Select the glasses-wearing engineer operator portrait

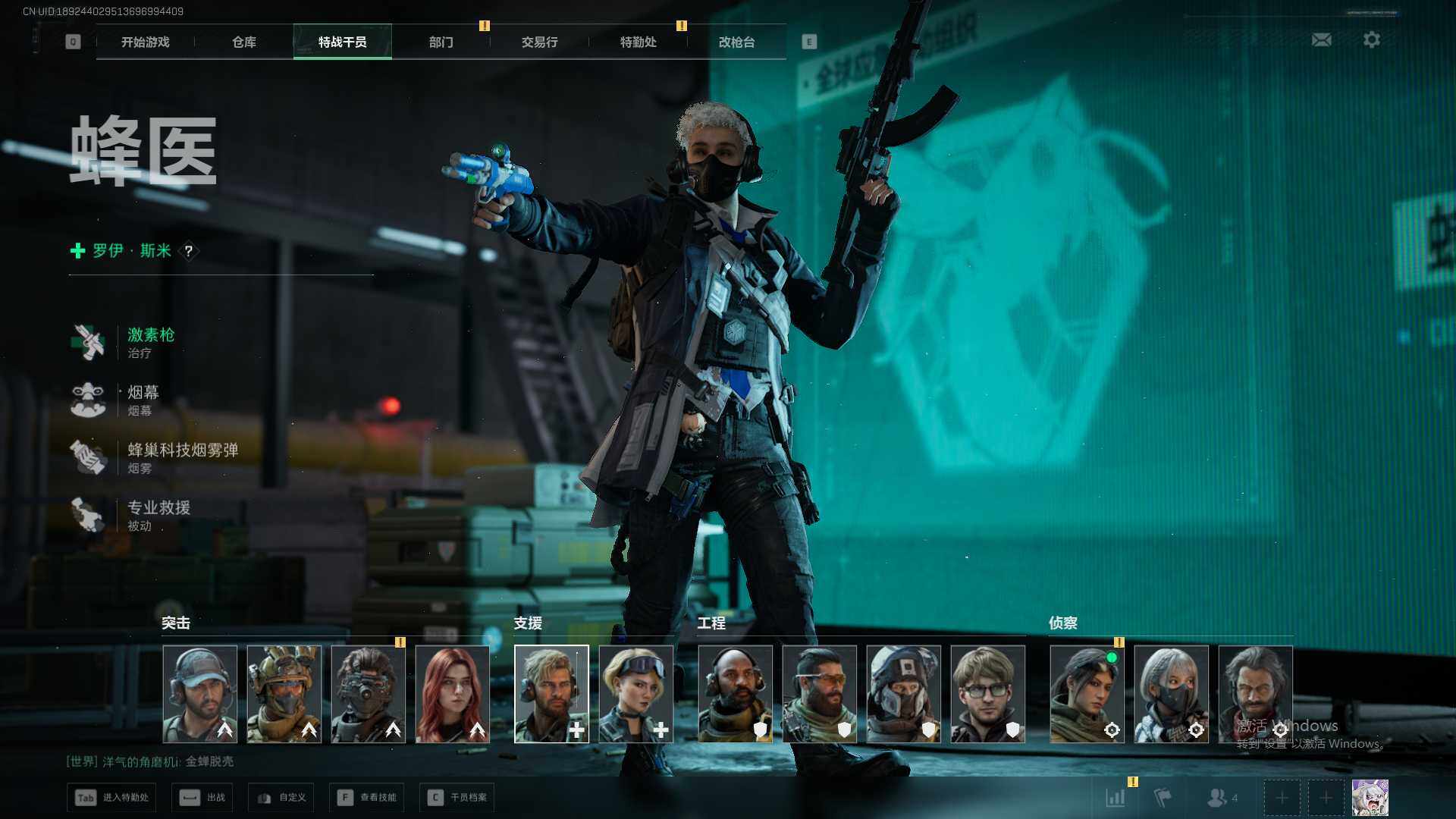(x=988, y=694)
